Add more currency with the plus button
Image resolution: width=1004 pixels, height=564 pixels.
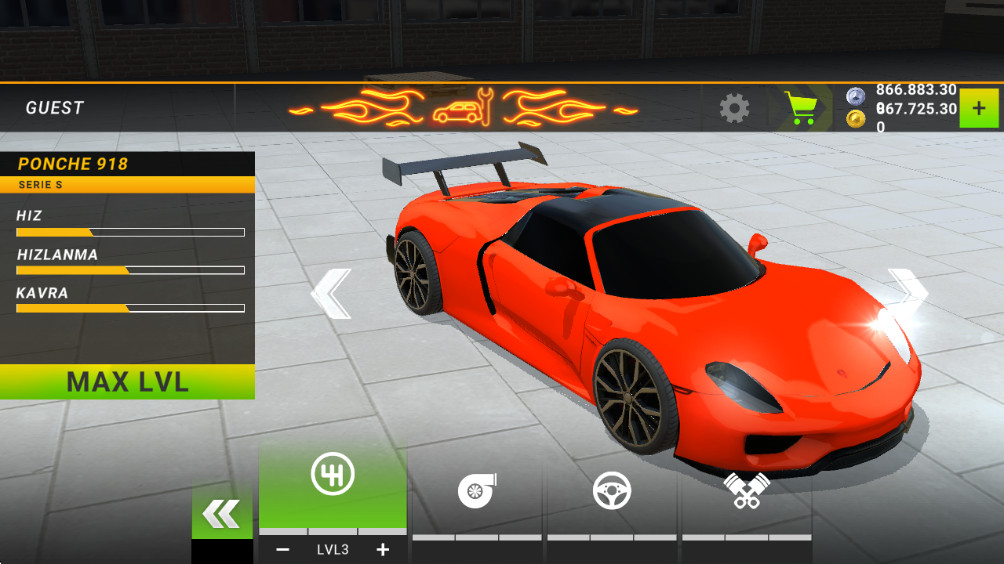coord(979,108)
